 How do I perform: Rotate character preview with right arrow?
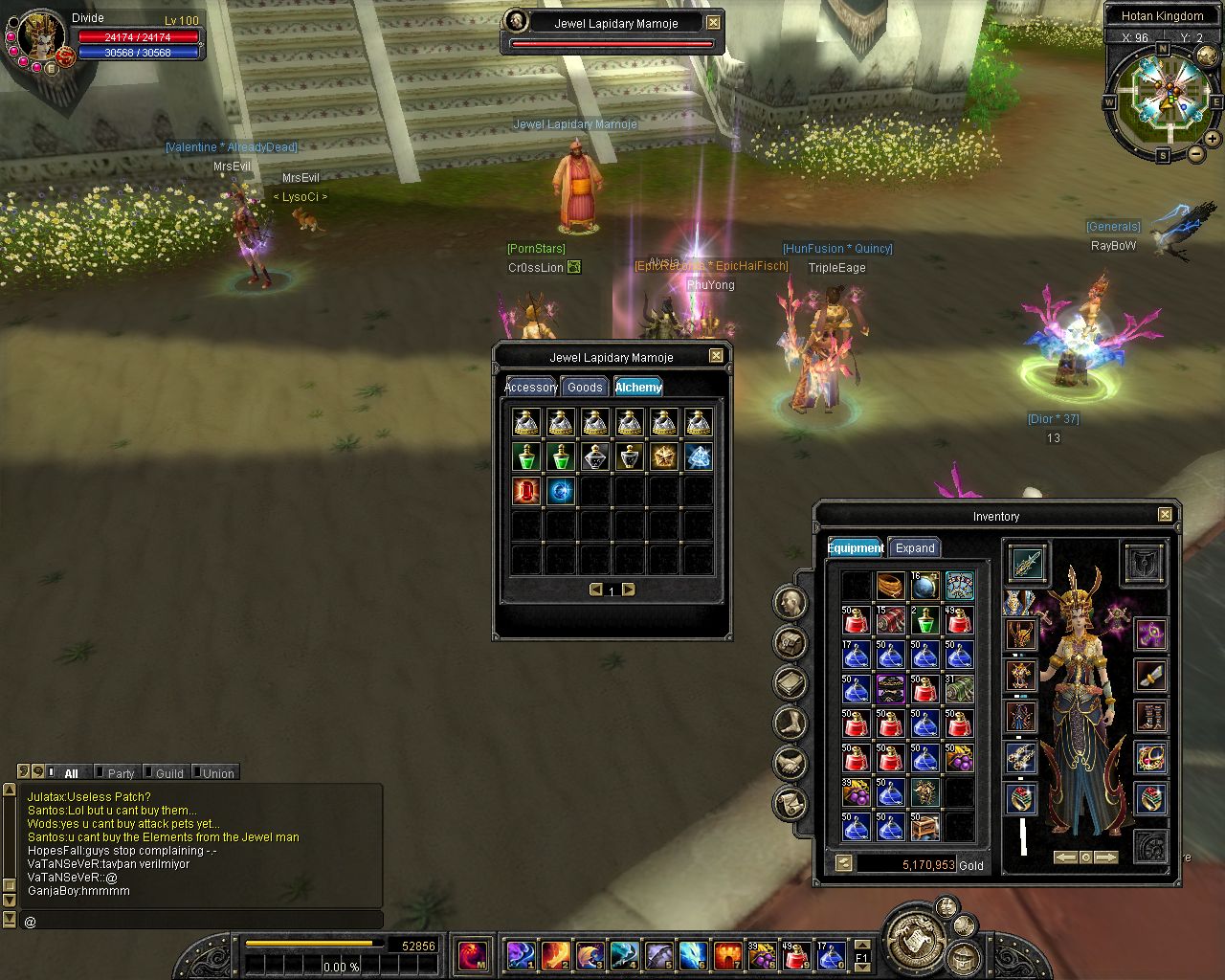tap(1105, 857)
